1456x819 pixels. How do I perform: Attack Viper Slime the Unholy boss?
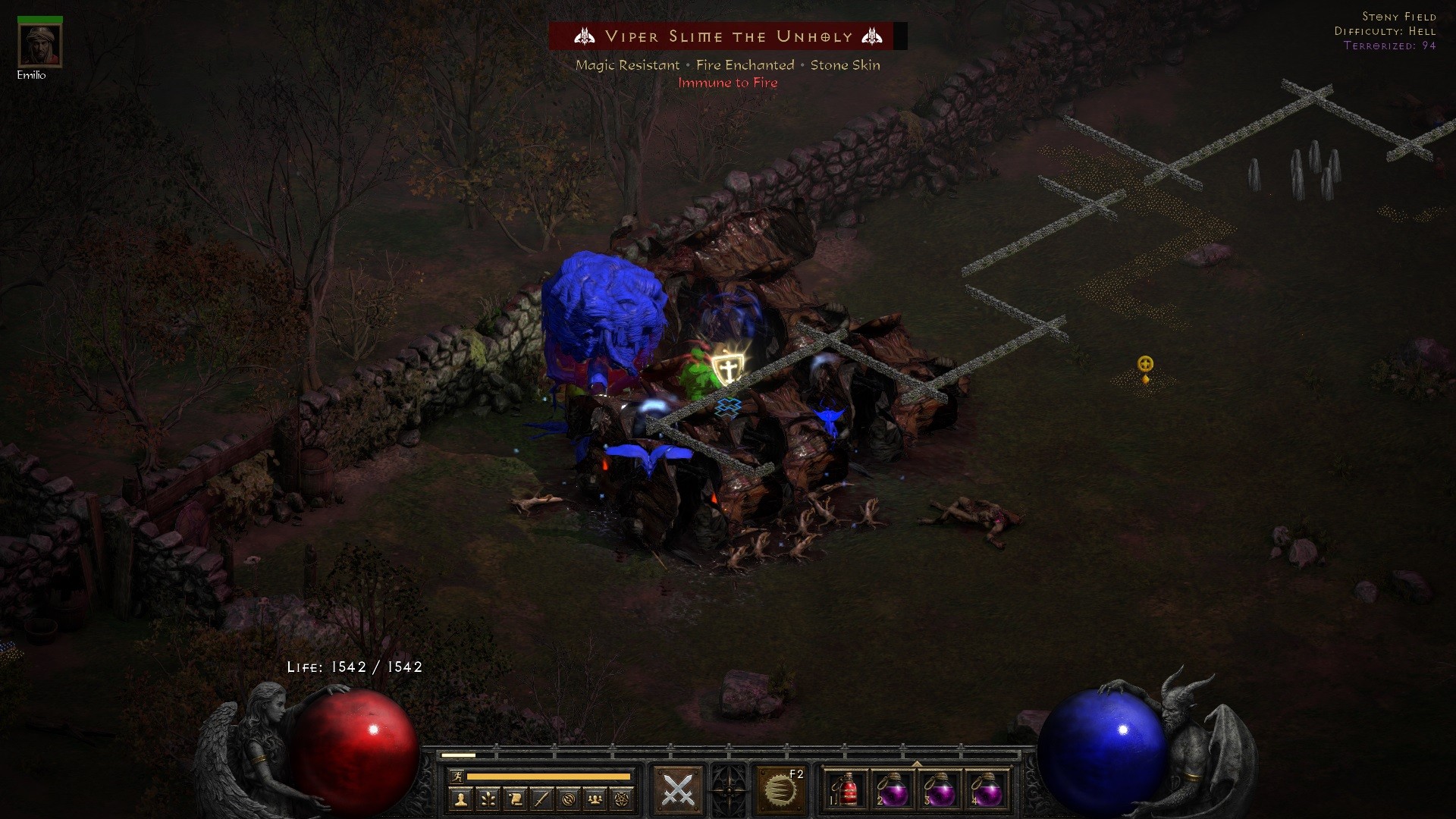603,311
